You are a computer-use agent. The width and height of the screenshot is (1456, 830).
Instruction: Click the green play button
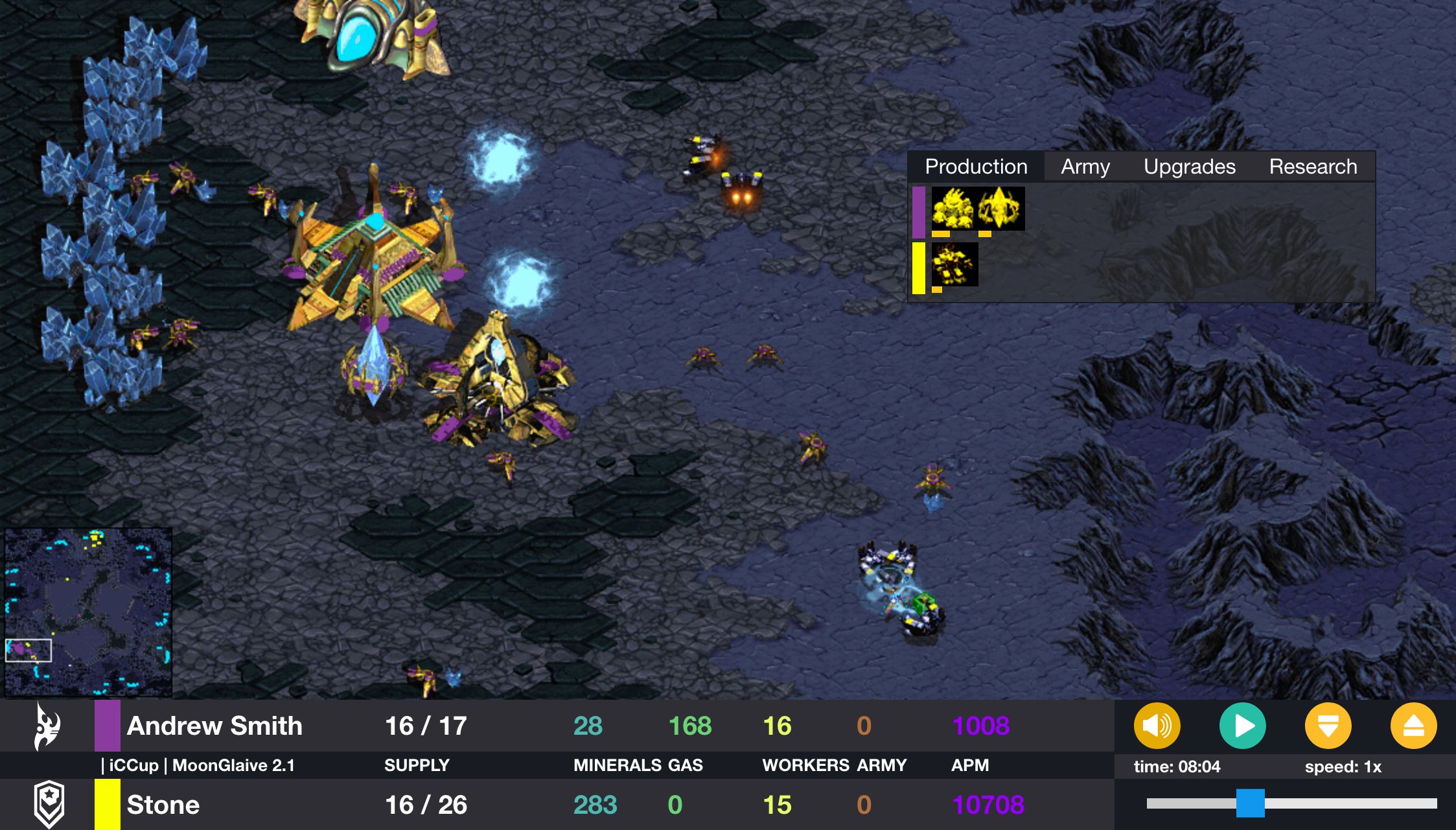point(1242,726)
